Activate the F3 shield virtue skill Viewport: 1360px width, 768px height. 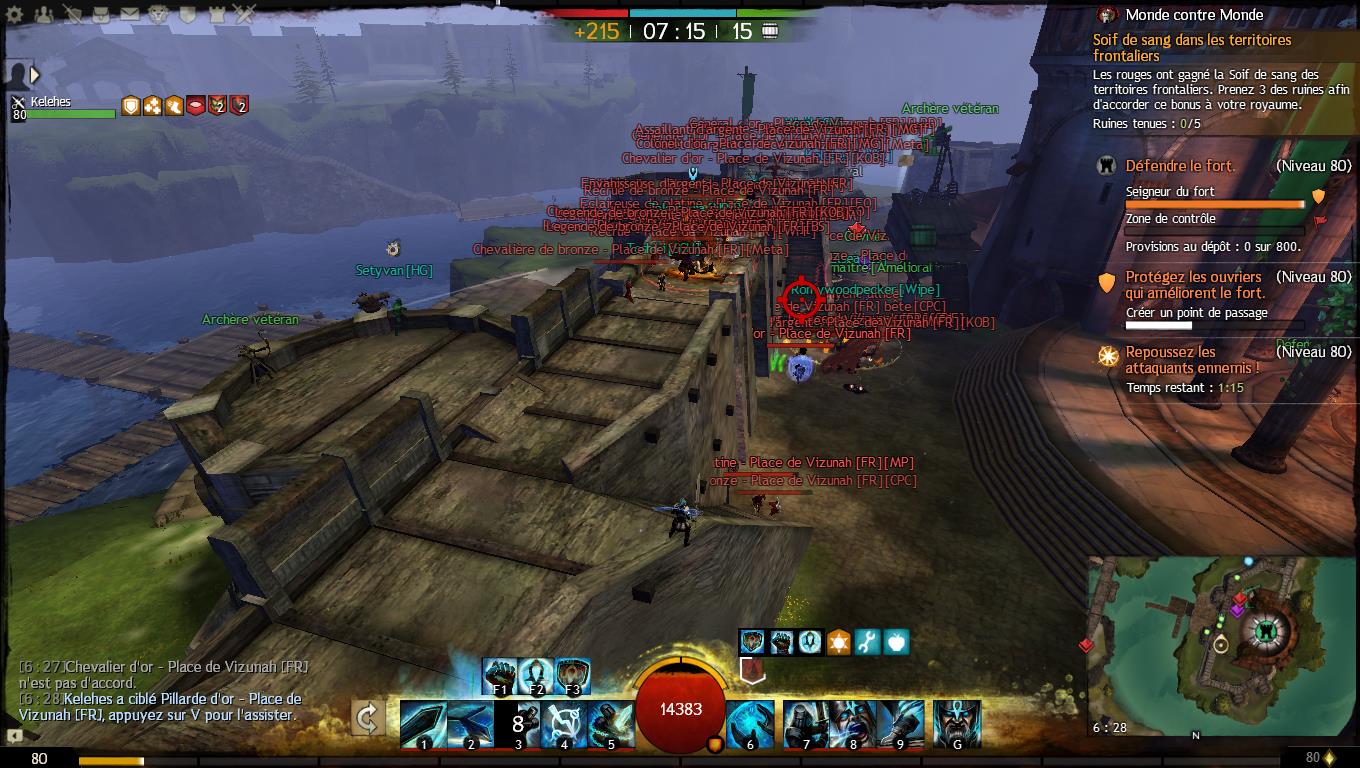pos(572,676)
